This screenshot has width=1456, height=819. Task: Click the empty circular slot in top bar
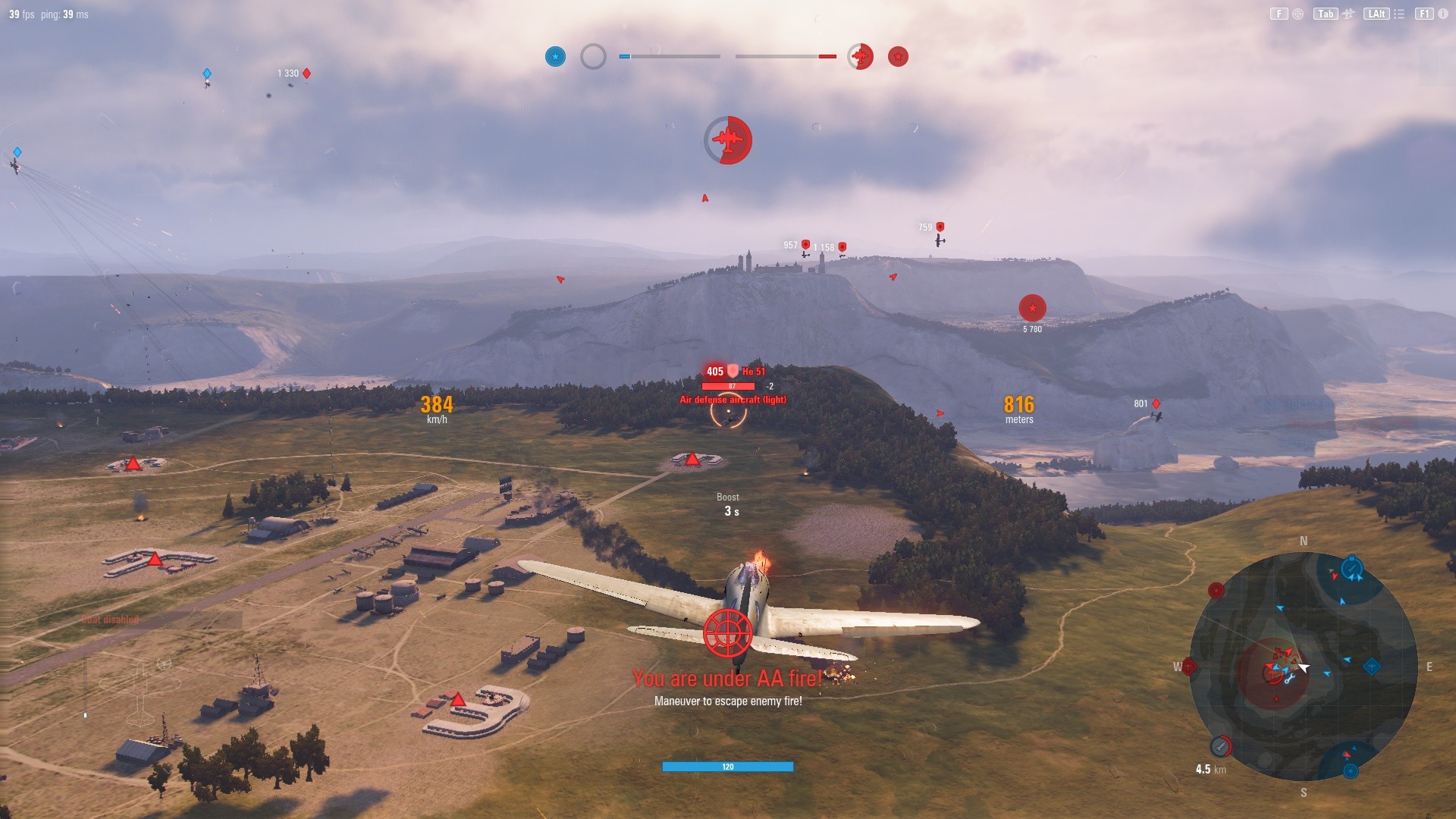coord(592,56)
